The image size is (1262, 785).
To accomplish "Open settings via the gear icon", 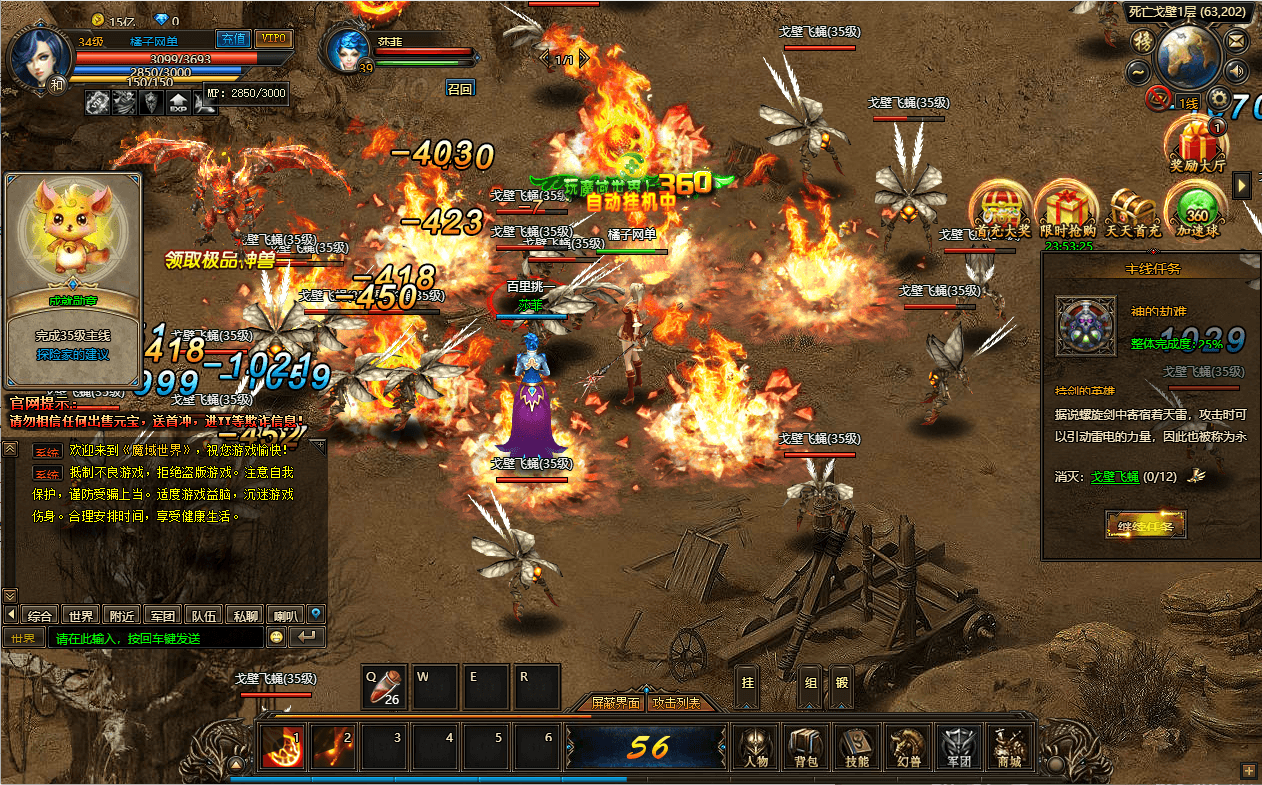I will pyautogui.click(x=1217, y=98).
